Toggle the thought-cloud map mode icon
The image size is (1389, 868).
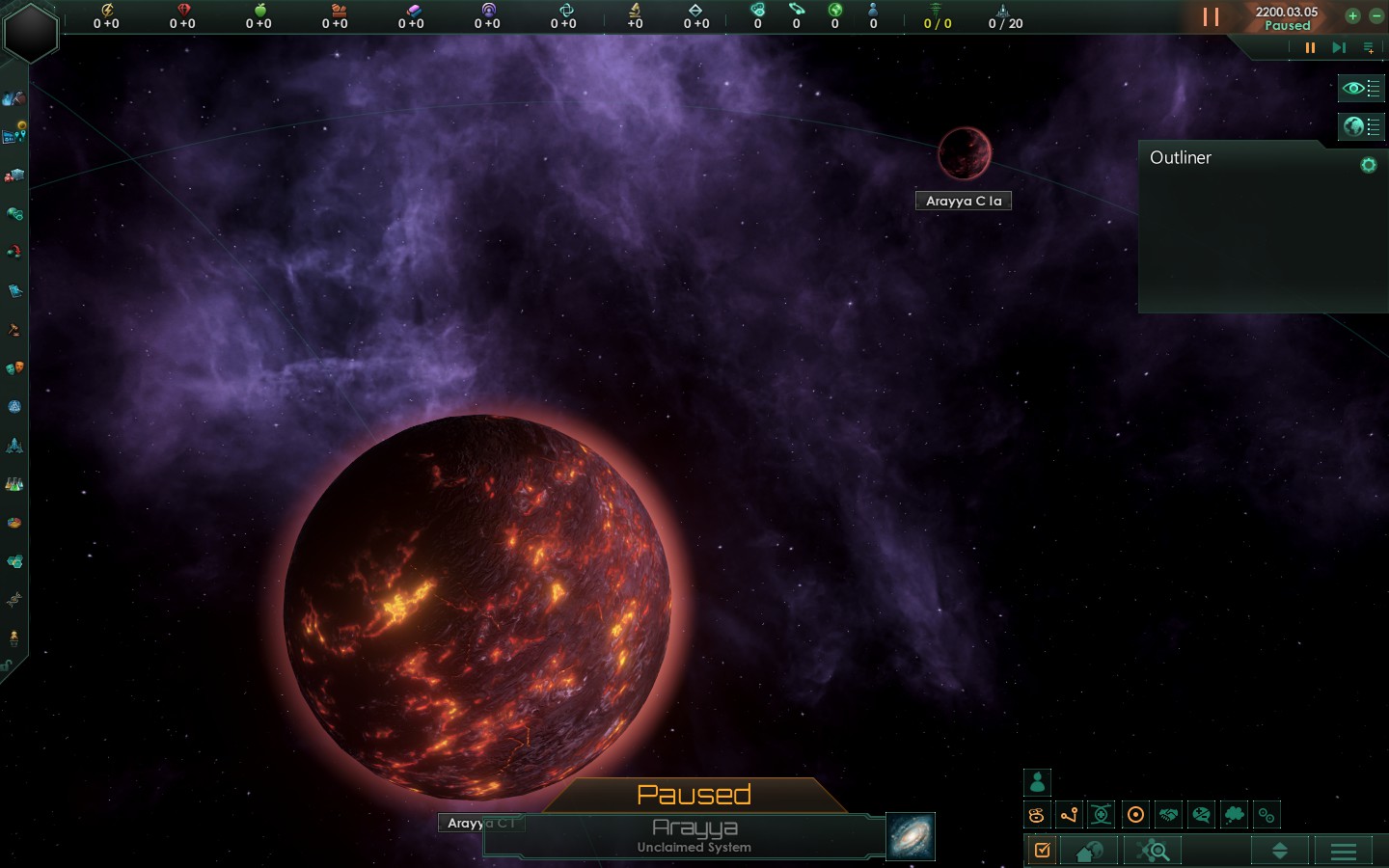coord(1234,815)
